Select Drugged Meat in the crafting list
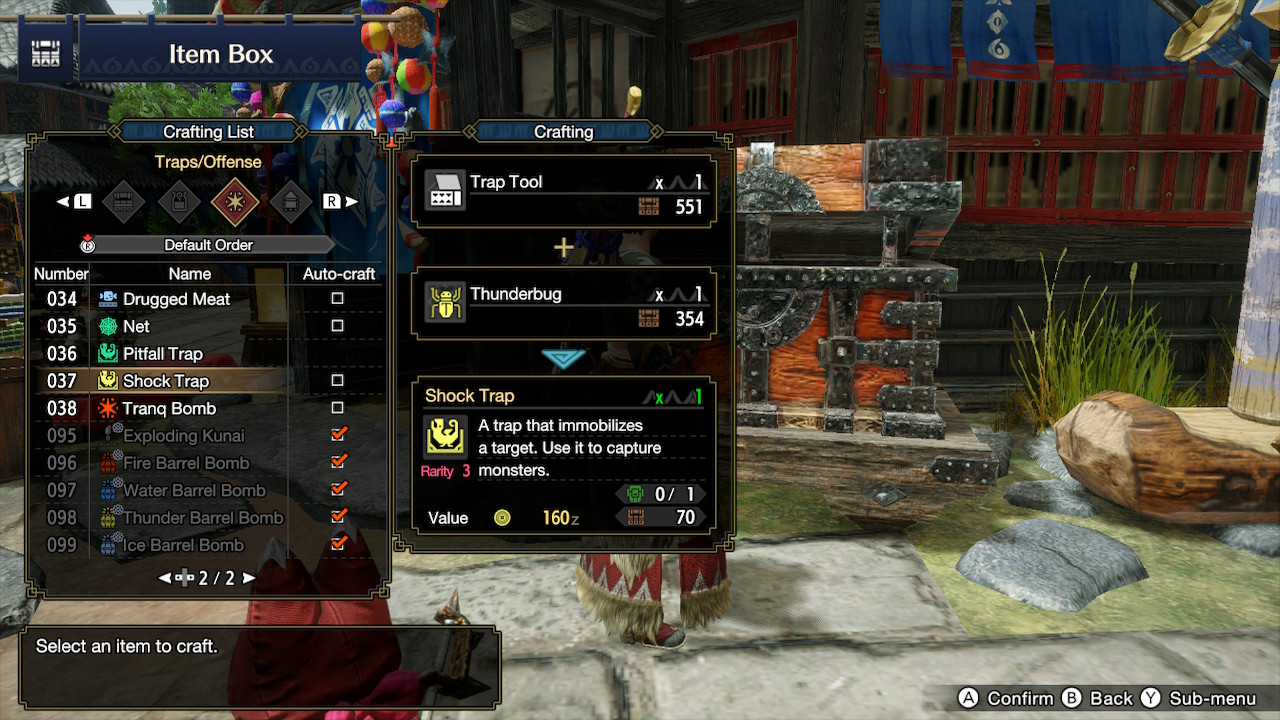 pos(176,299)
